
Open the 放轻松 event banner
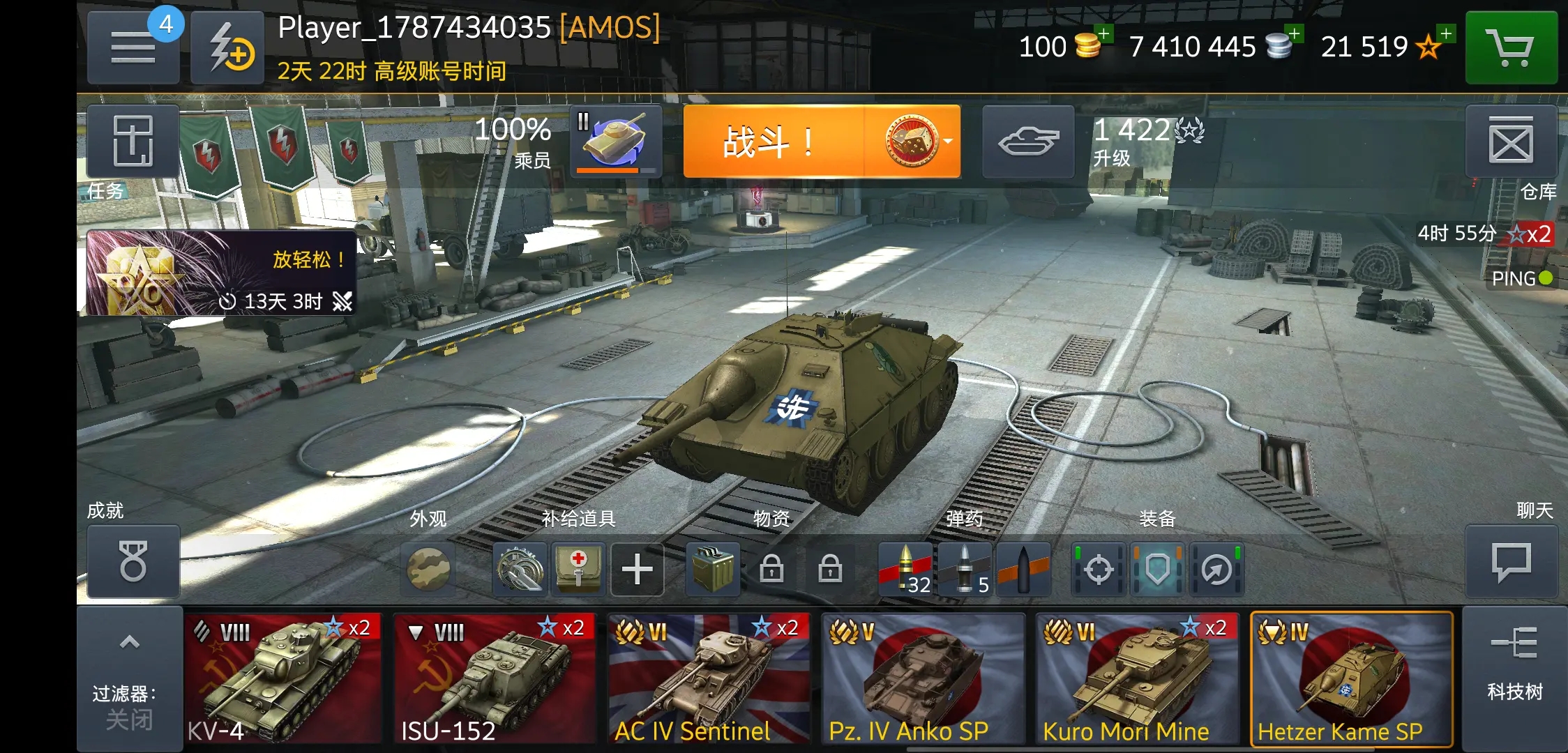pos(221,273)
